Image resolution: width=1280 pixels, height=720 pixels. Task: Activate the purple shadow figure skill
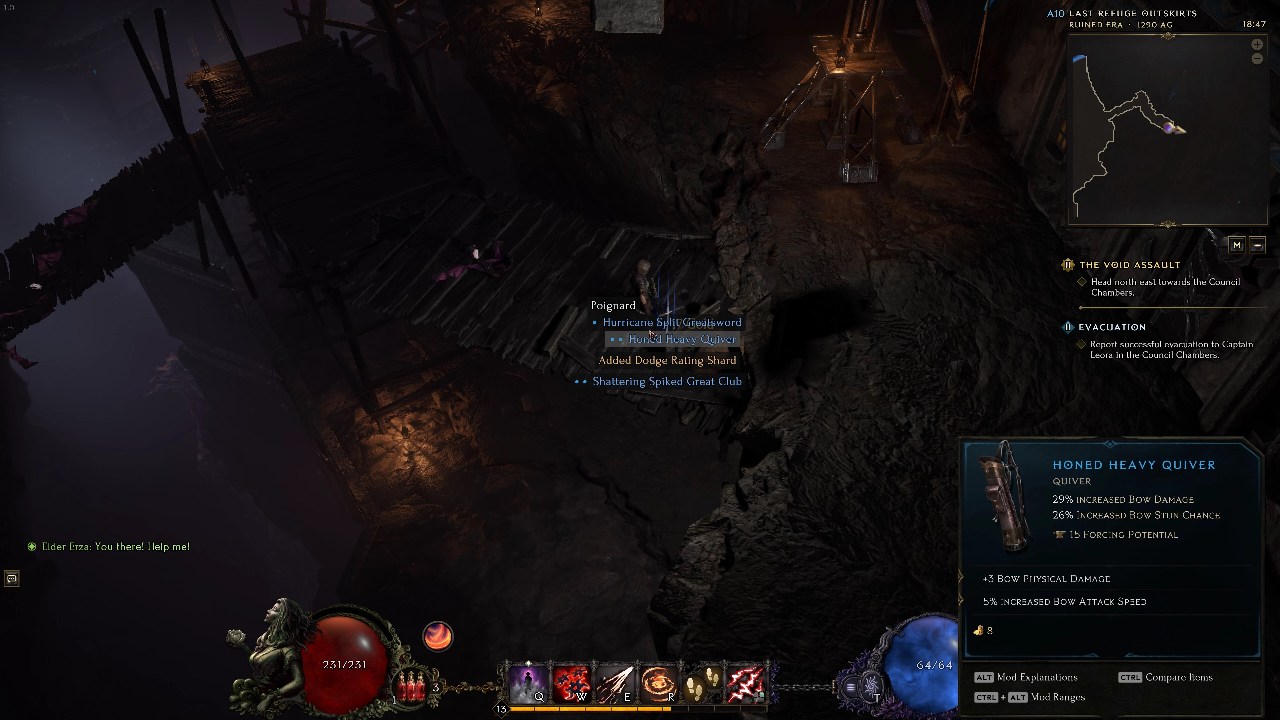(x=527, y=685)
